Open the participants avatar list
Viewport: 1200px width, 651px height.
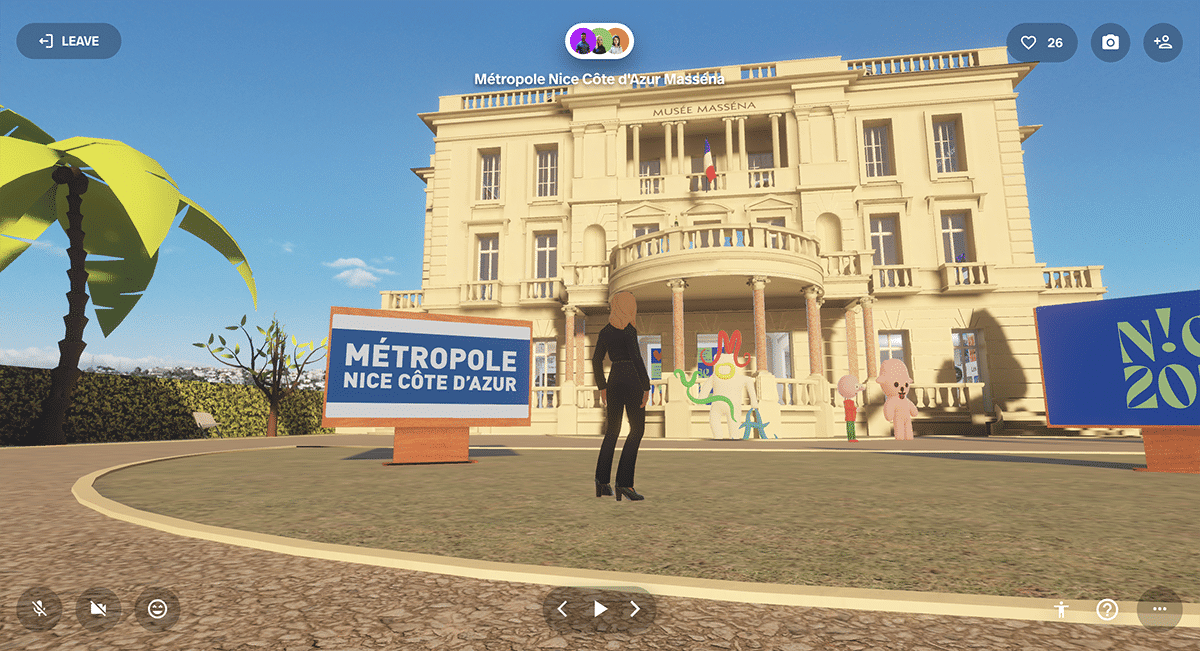600,42
